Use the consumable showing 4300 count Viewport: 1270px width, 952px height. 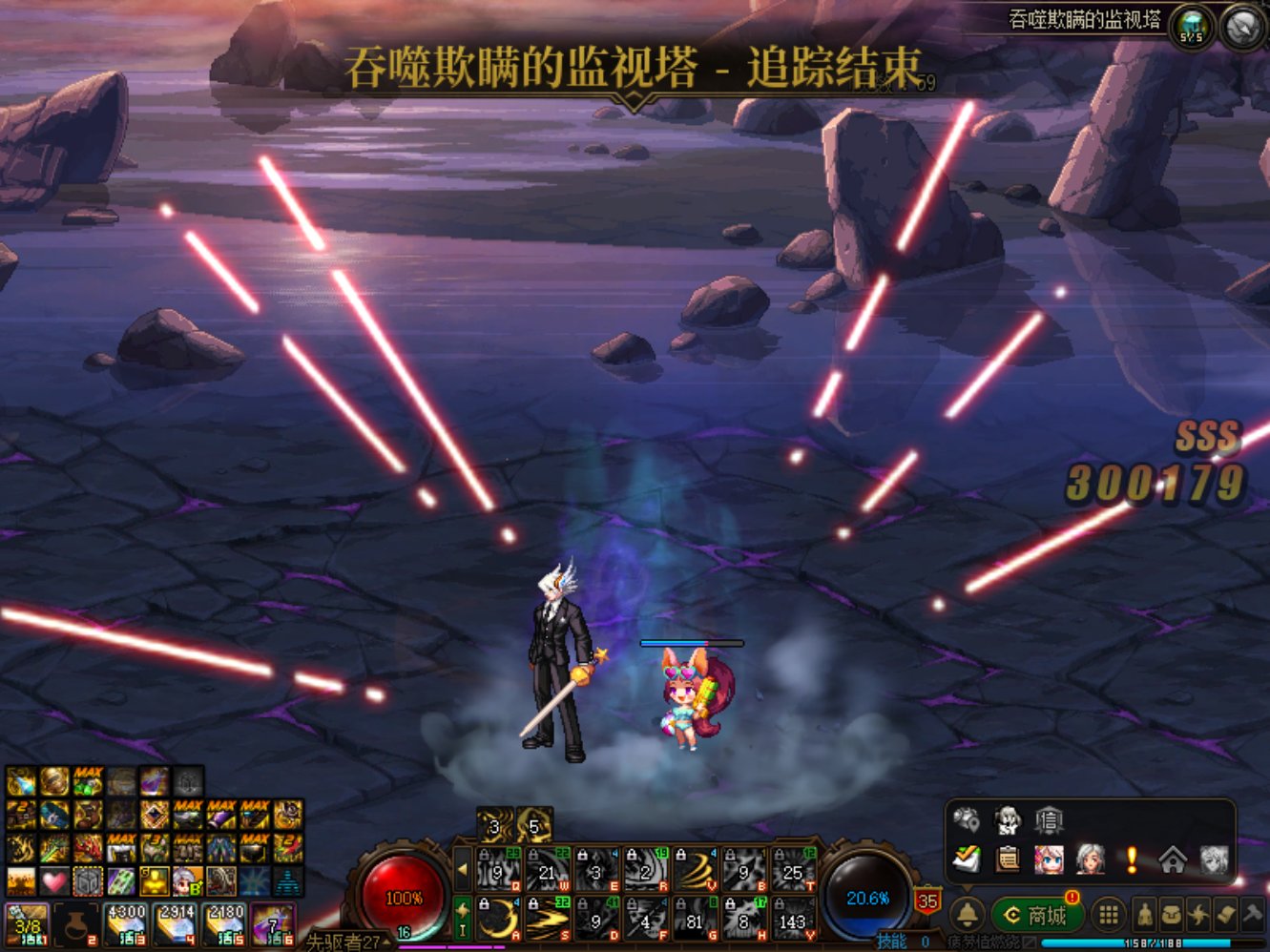click(x=126, y=923)
